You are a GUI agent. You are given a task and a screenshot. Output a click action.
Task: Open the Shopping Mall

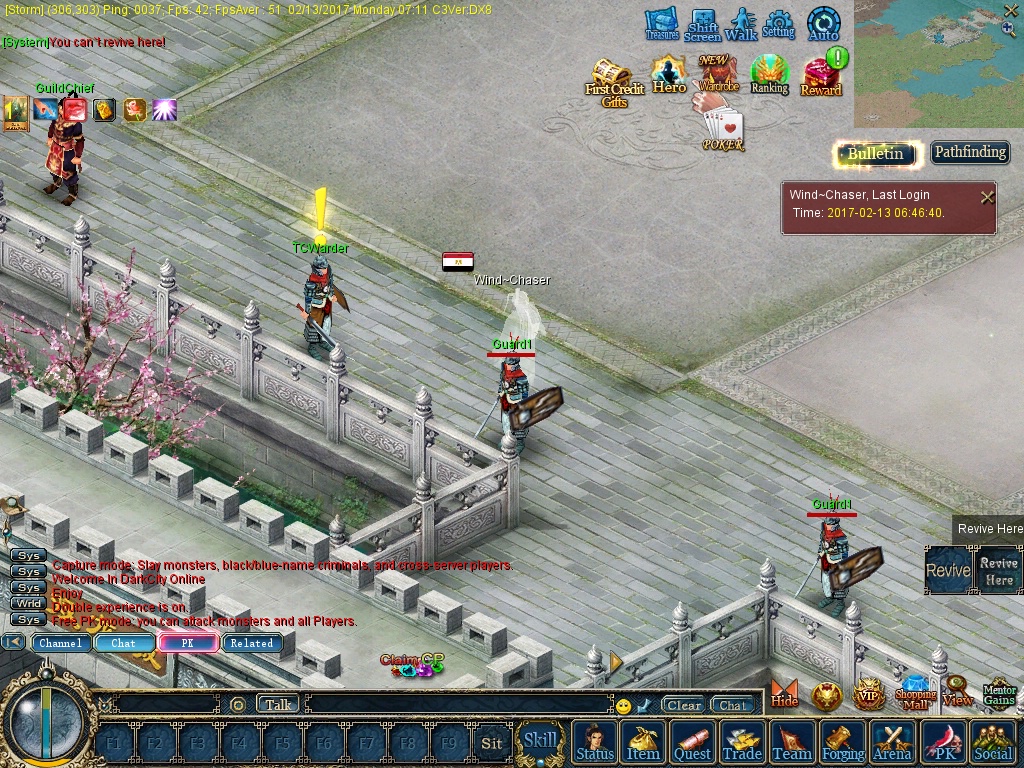[915, 692]
